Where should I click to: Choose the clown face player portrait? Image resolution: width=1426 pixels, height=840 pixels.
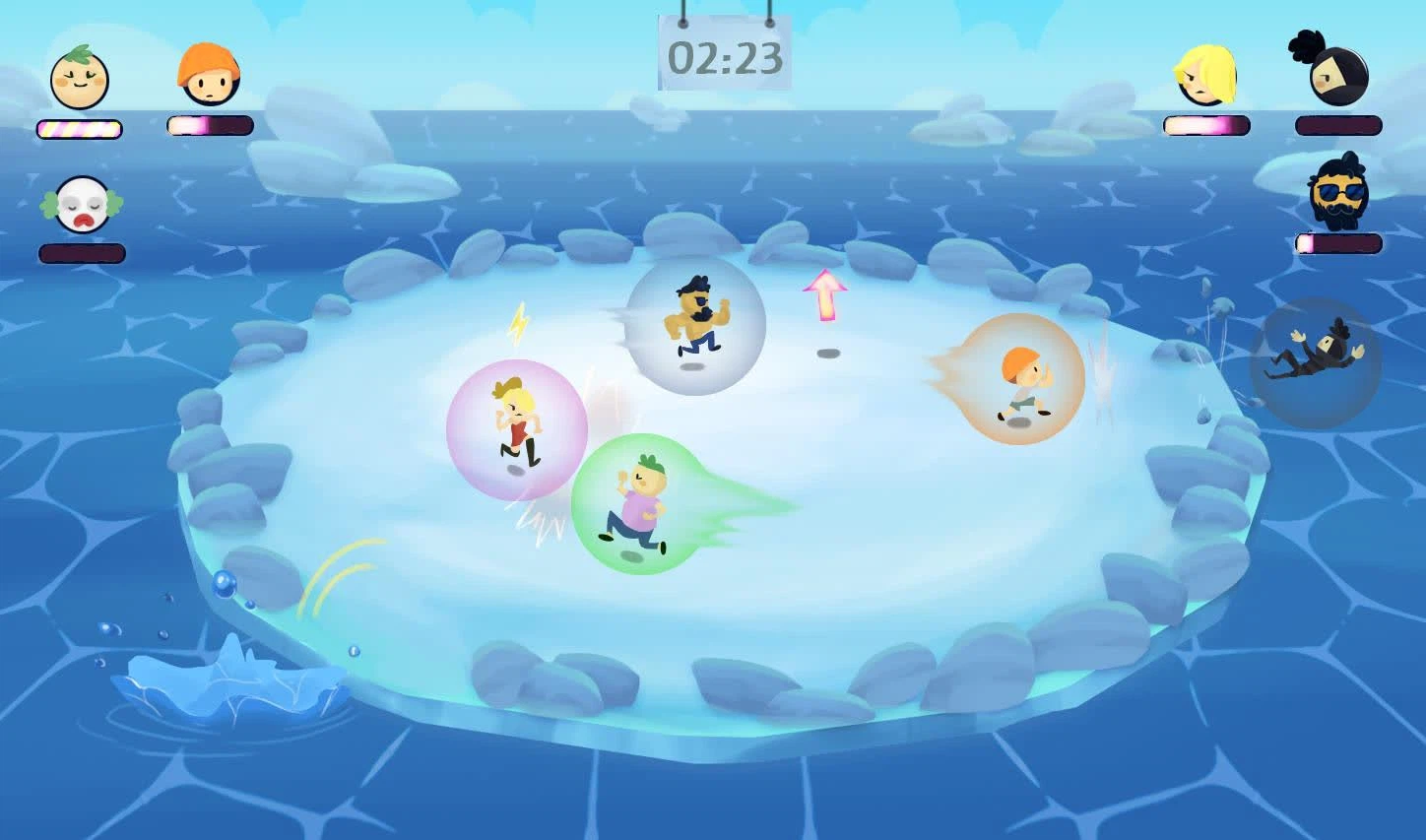[82, 204]
